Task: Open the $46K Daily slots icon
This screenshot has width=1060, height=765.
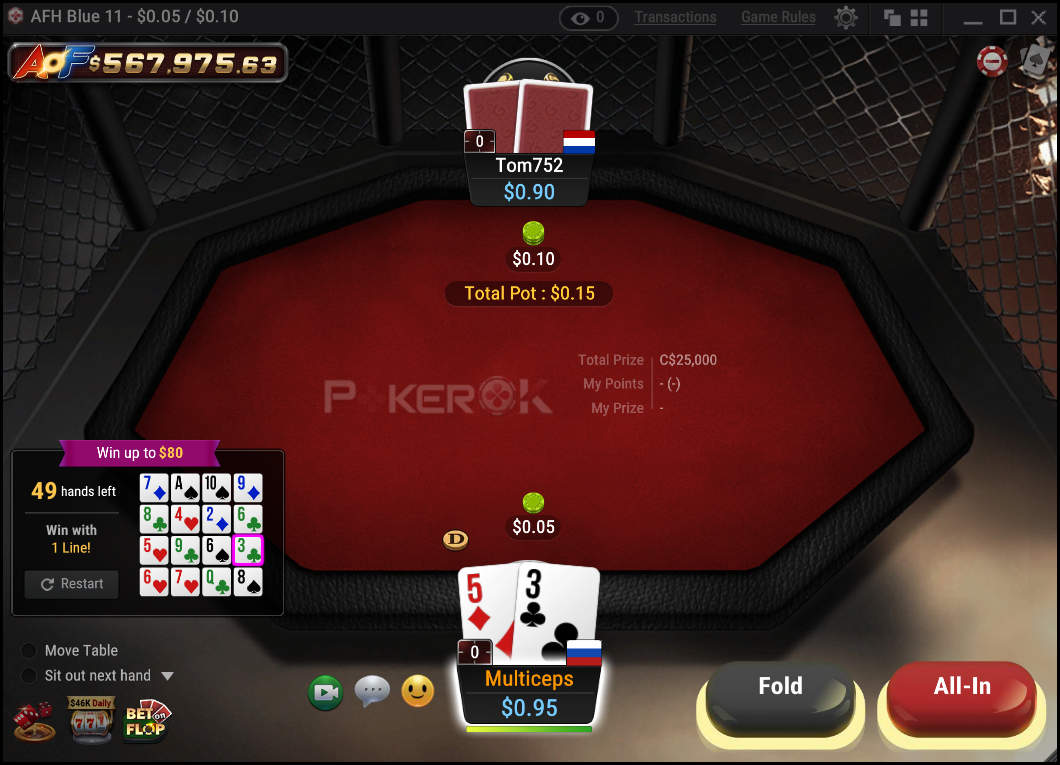Action: [91, 720]
